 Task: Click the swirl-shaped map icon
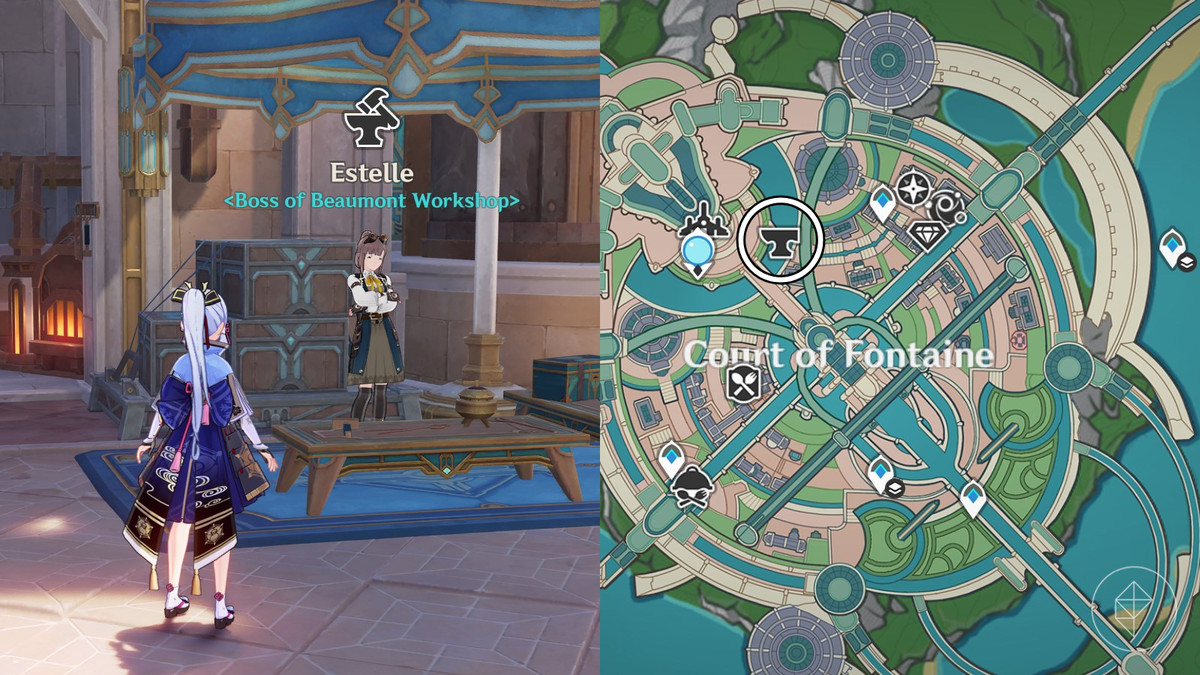pos(948,206)
